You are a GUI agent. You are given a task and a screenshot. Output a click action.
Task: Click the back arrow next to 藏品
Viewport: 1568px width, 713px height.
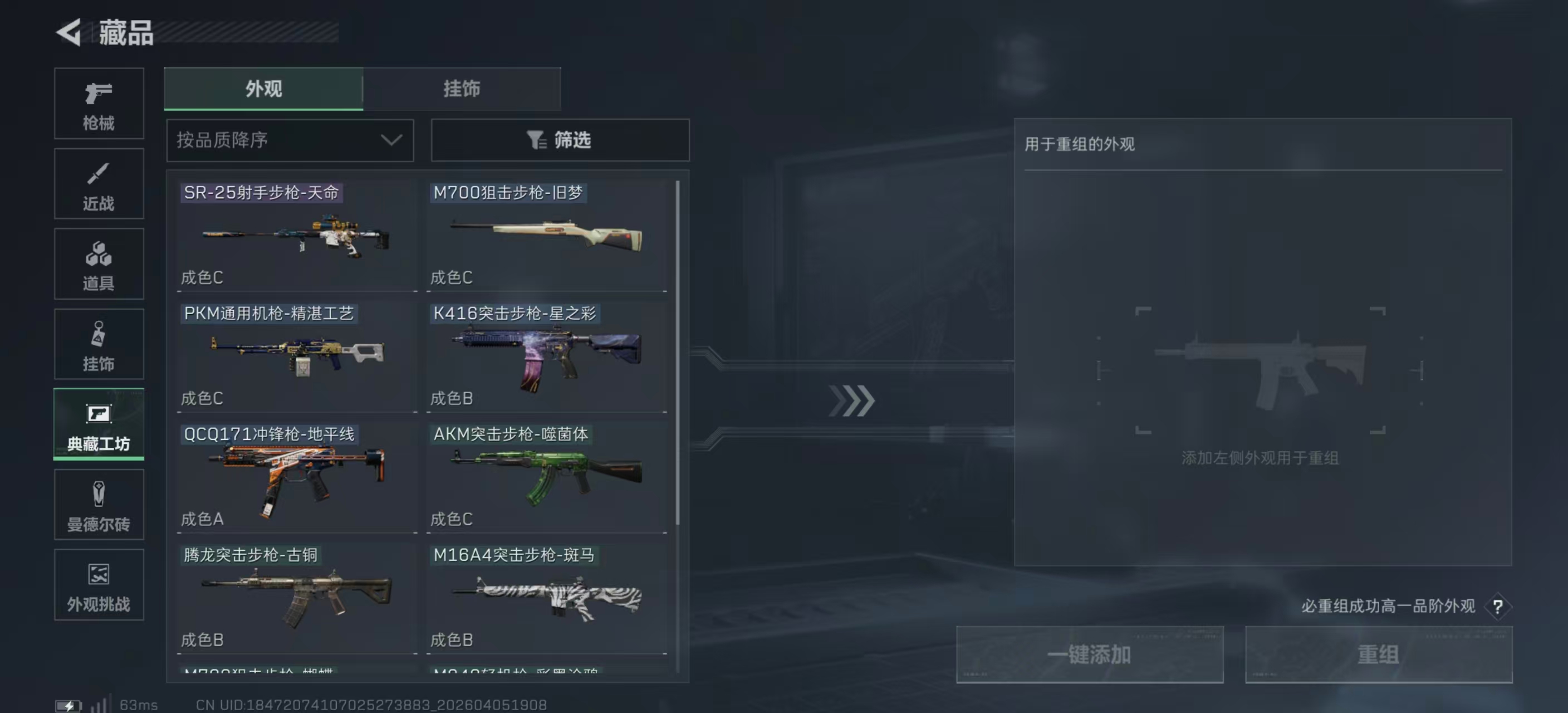(69, 33)
